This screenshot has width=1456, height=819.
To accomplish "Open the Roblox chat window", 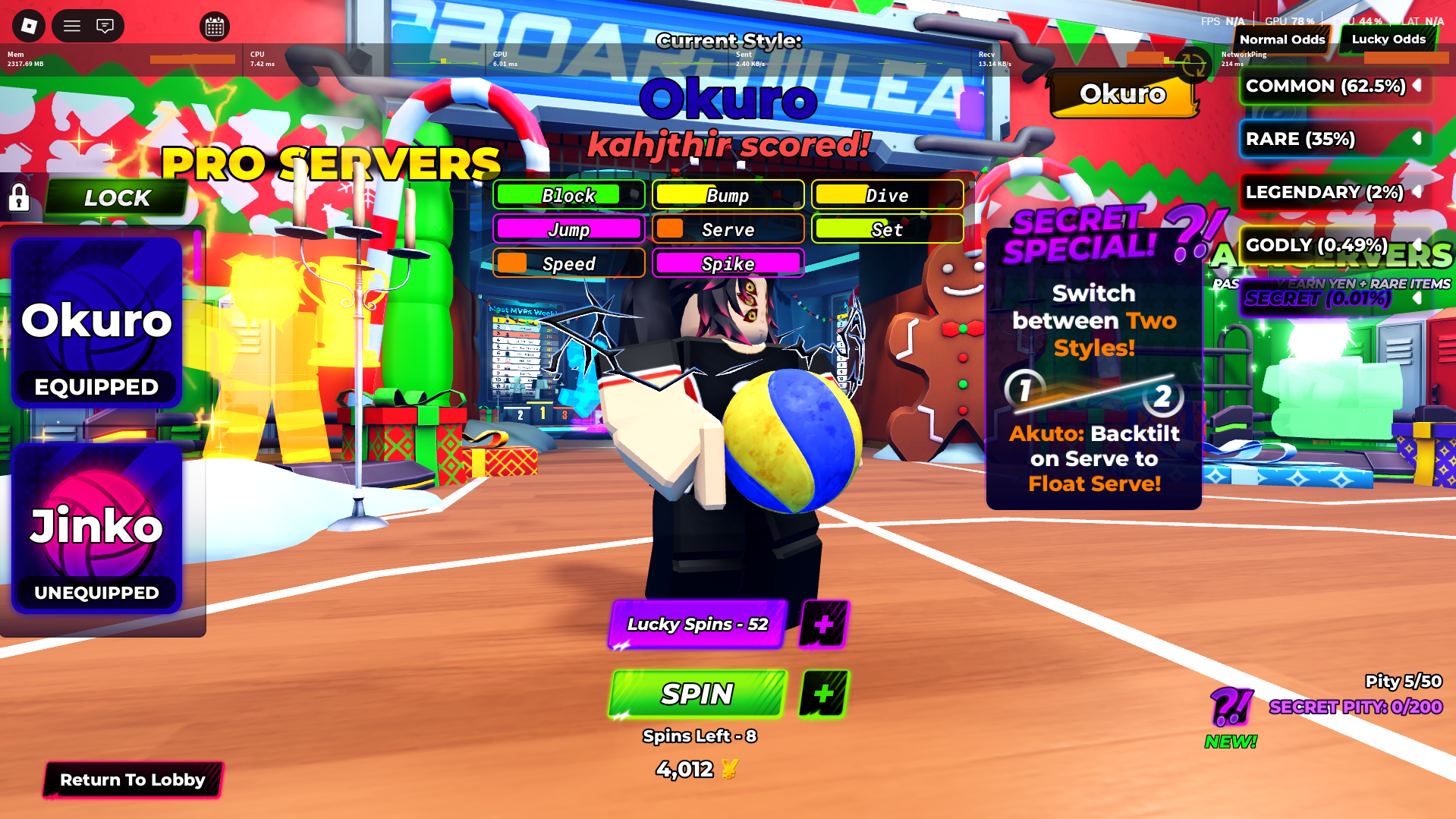I will click(x=105, y=27).
